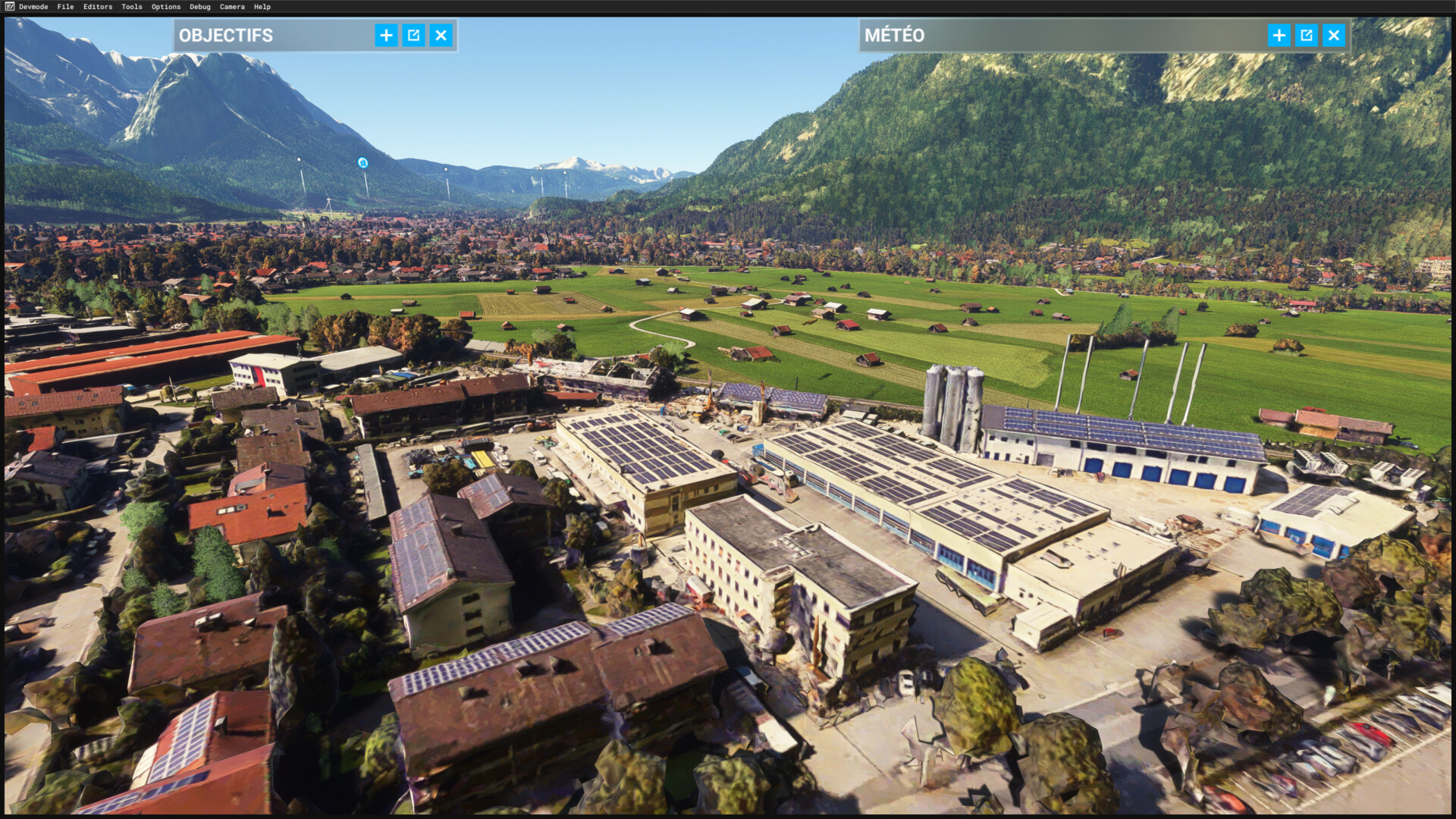
Task: Open the Tools menu
Action: point(132,7)
